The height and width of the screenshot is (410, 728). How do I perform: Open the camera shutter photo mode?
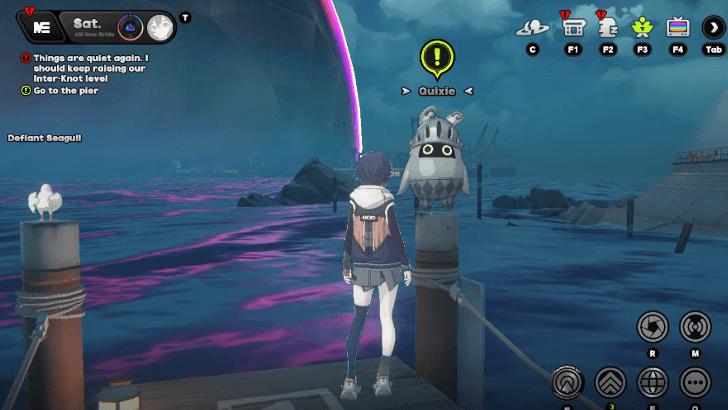click(x=652, y=326)
